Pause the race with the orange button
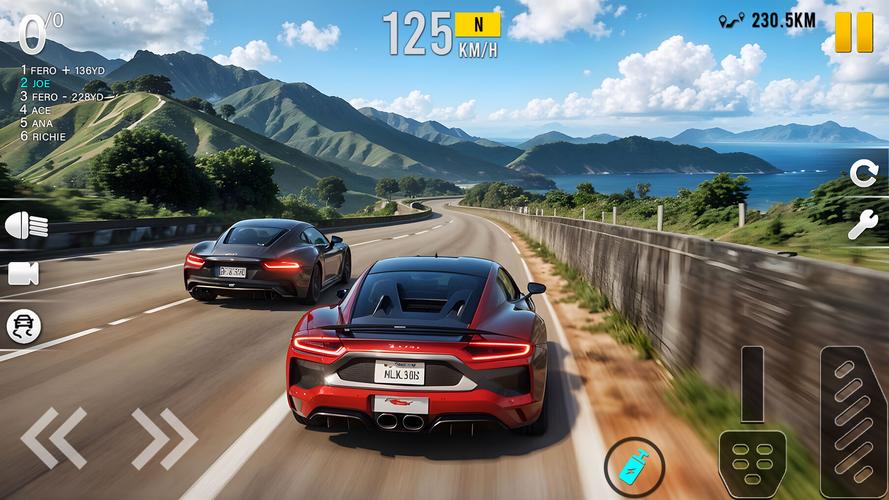 (854, 31)
